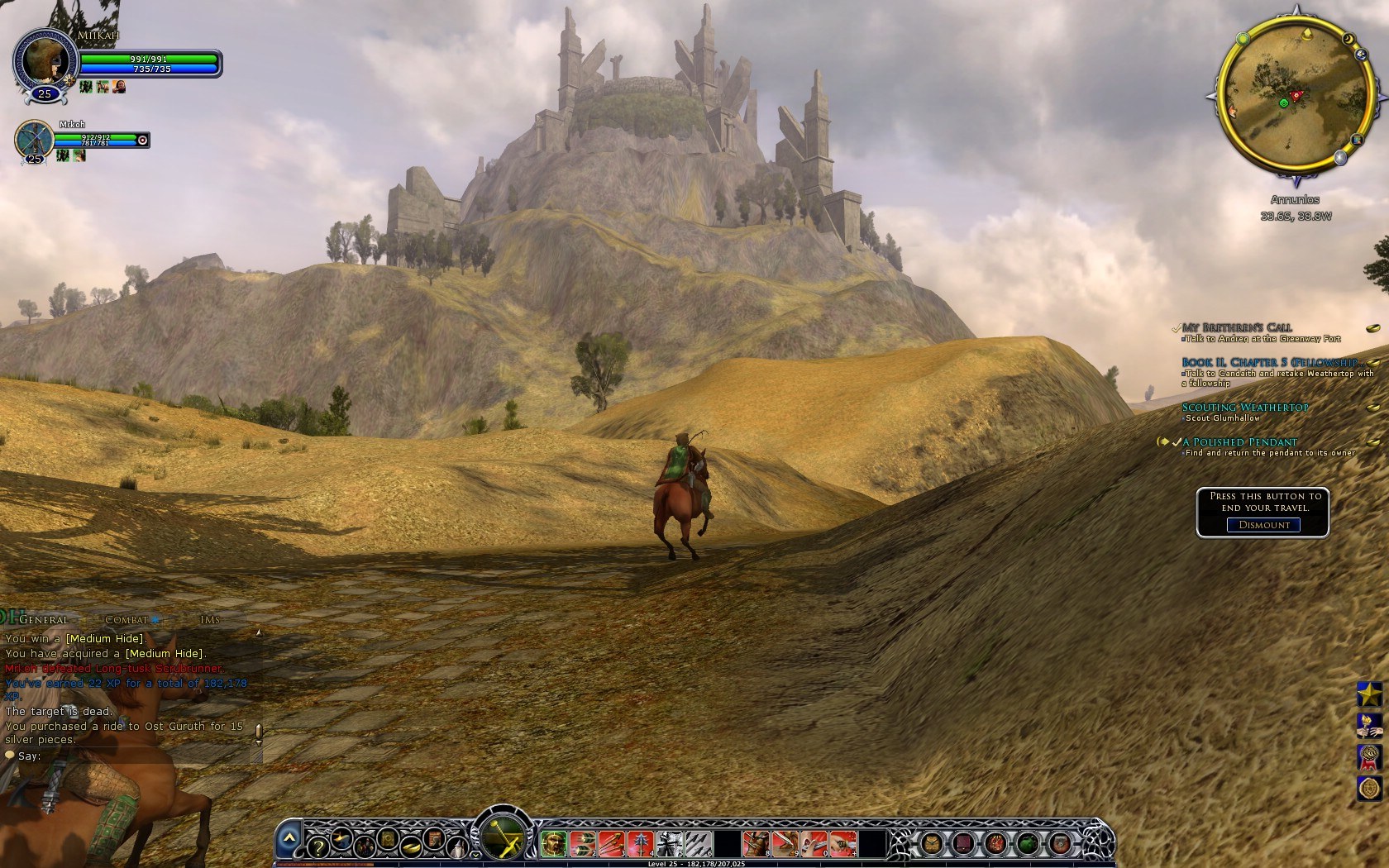Viewport: 1389px width, 868px height.
Task: Toggle the checkmark beside My Brethren's Call
Action: pos(1177,327)
